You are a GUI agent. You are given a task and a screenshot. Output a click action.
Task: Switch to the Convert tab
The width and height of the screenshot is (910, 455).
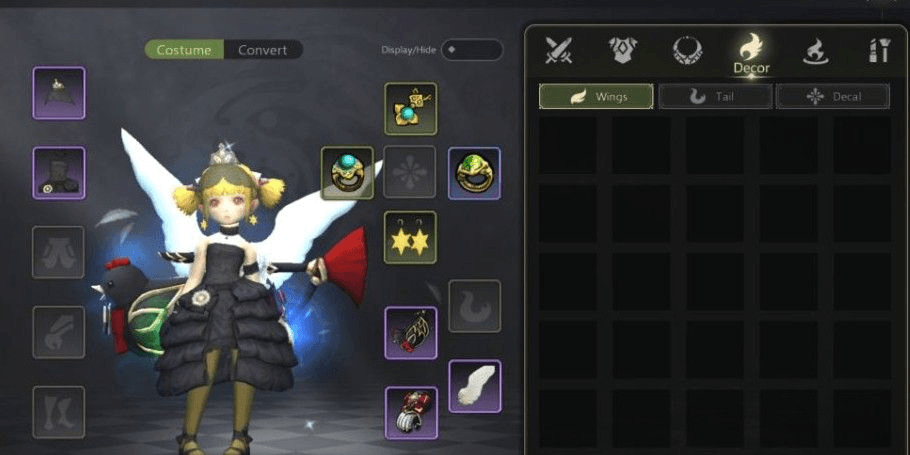click(262, 50)
